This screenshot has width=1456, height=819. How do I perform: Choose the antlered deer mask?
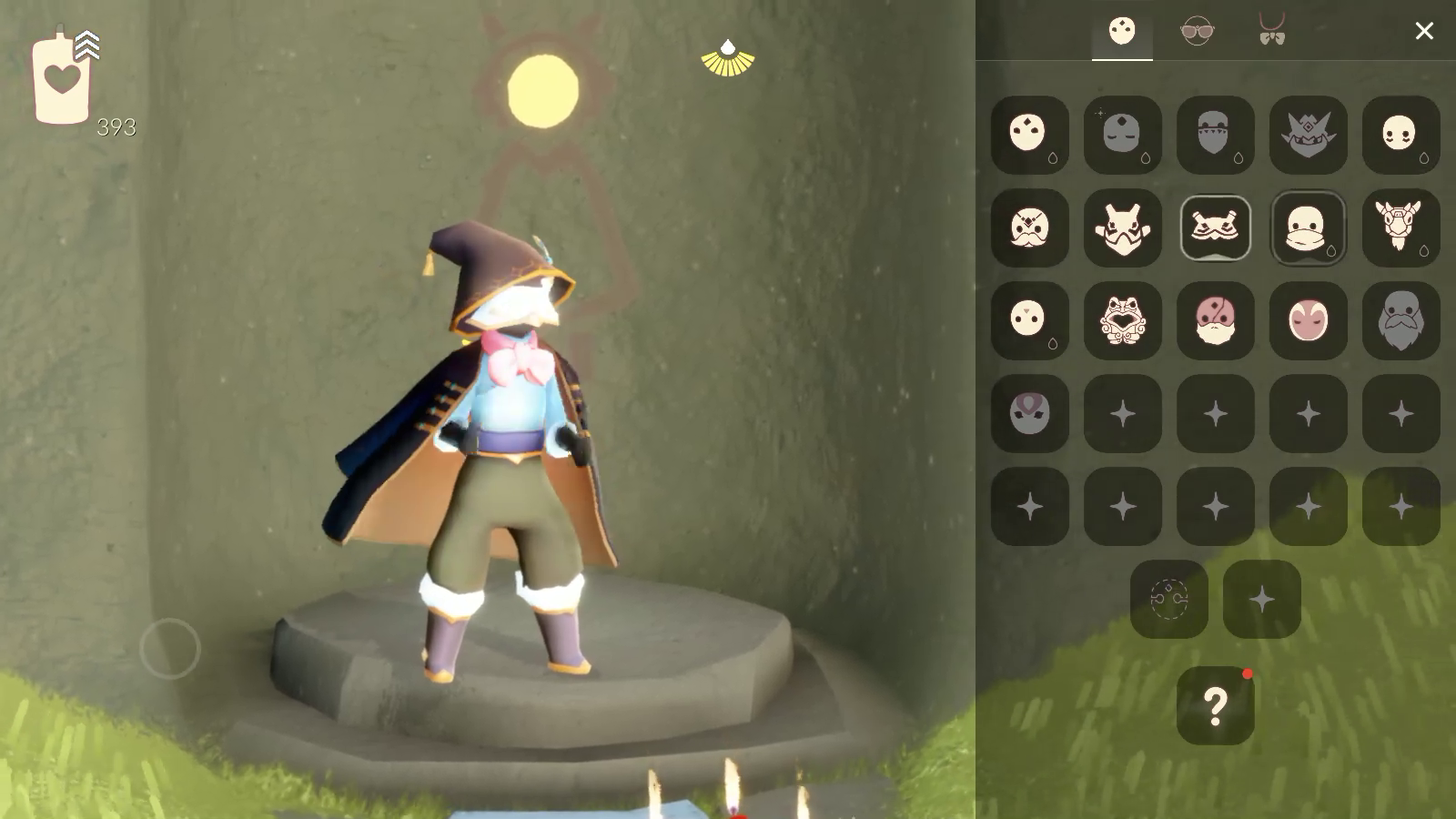point(1400,227)
